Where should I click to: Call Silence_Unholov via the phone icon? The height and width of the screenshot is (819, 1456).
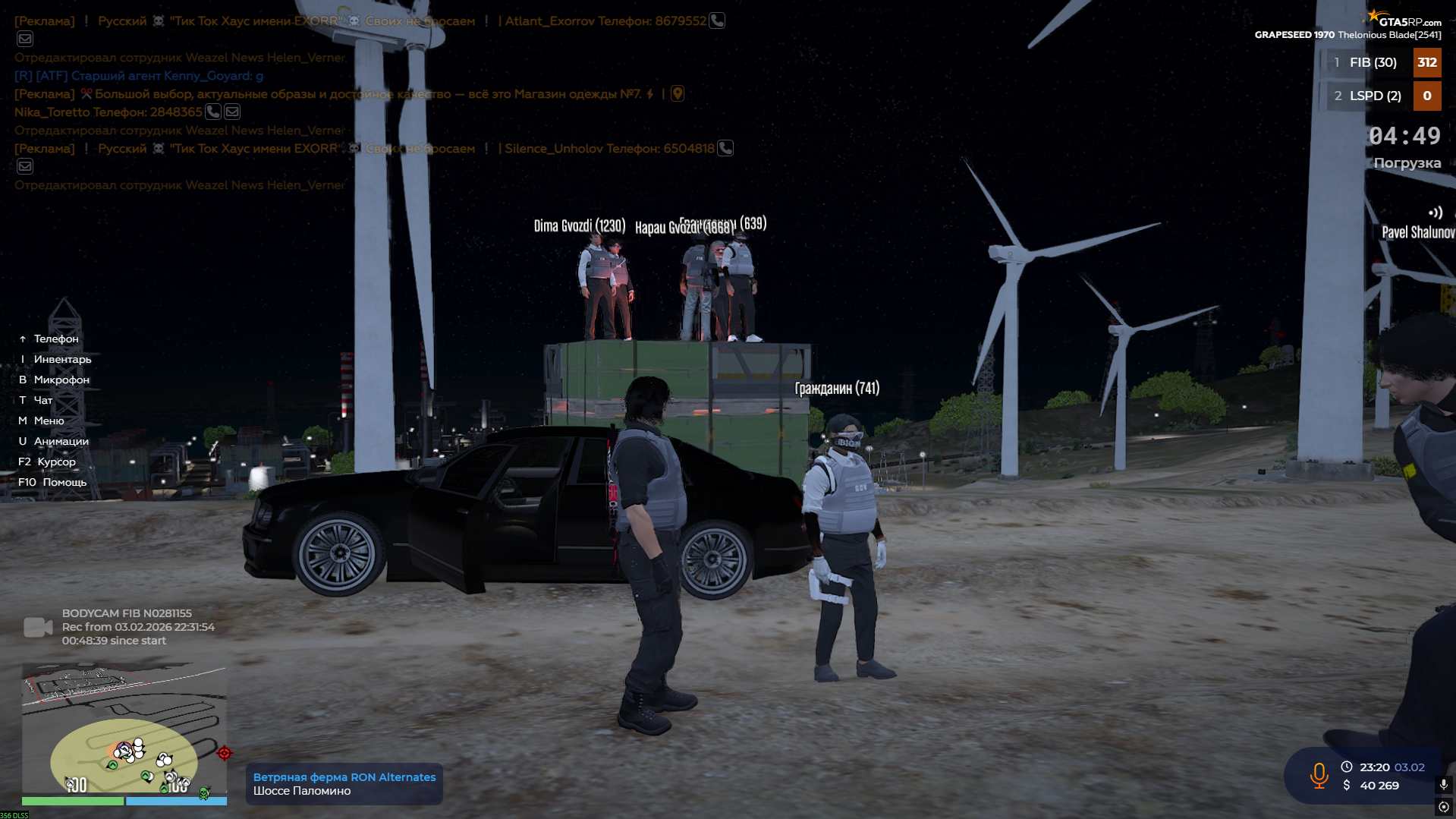[725, 149]
